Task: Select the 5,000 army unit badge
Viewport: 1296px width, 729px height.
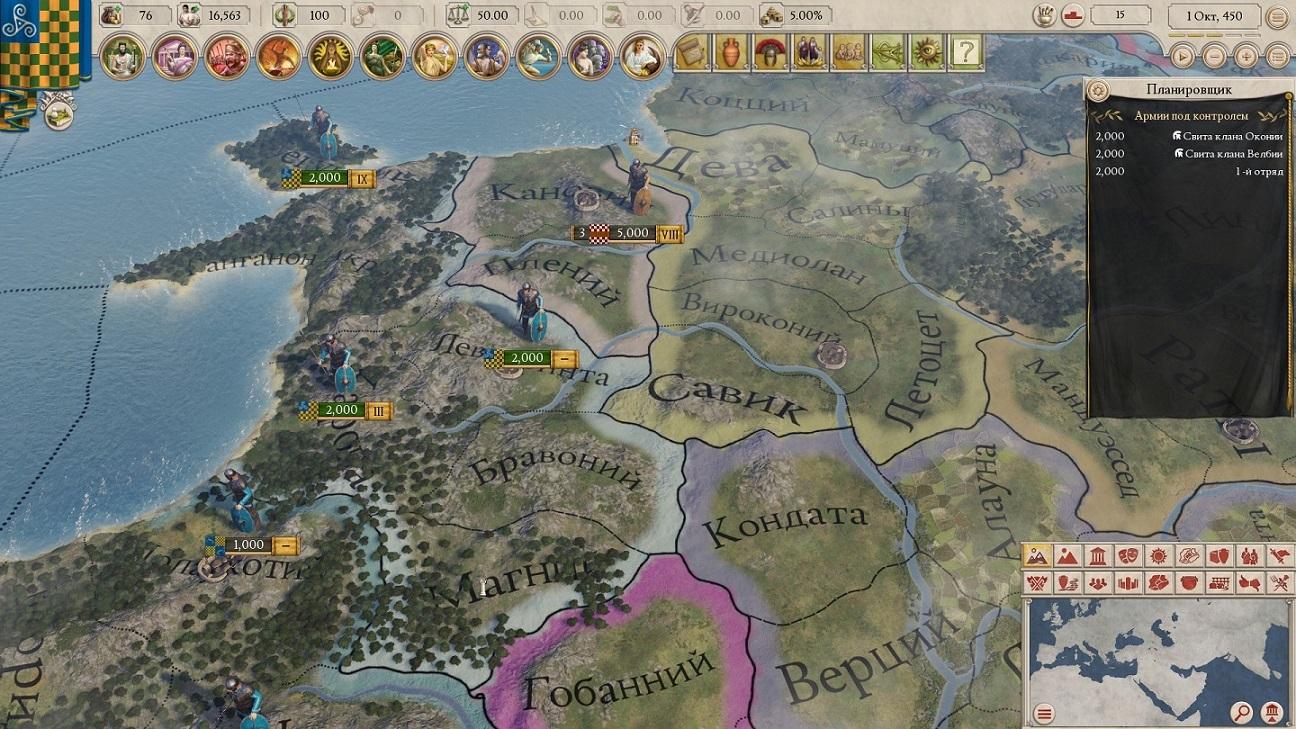Action: (633, 233)
